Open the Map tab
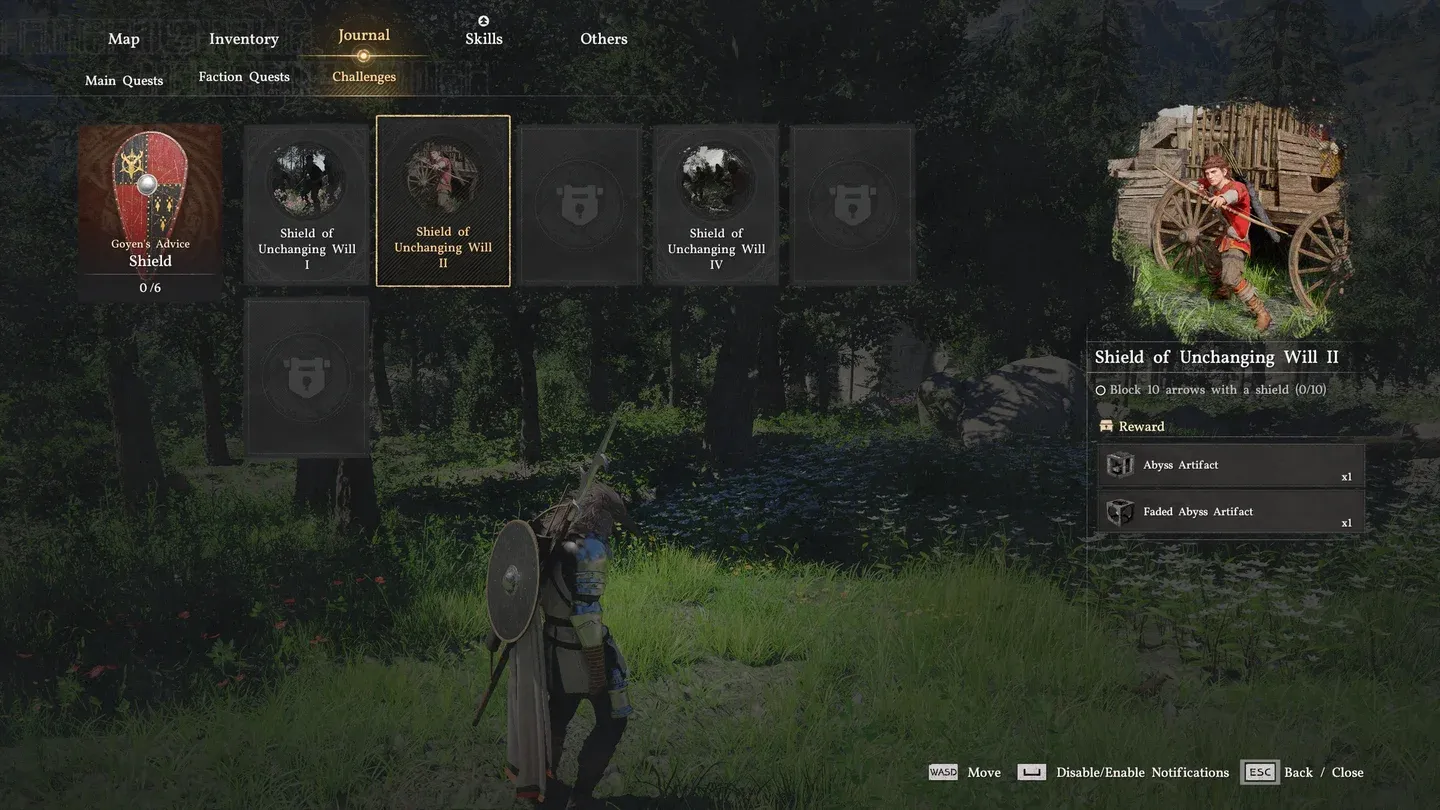 [124, 39]
